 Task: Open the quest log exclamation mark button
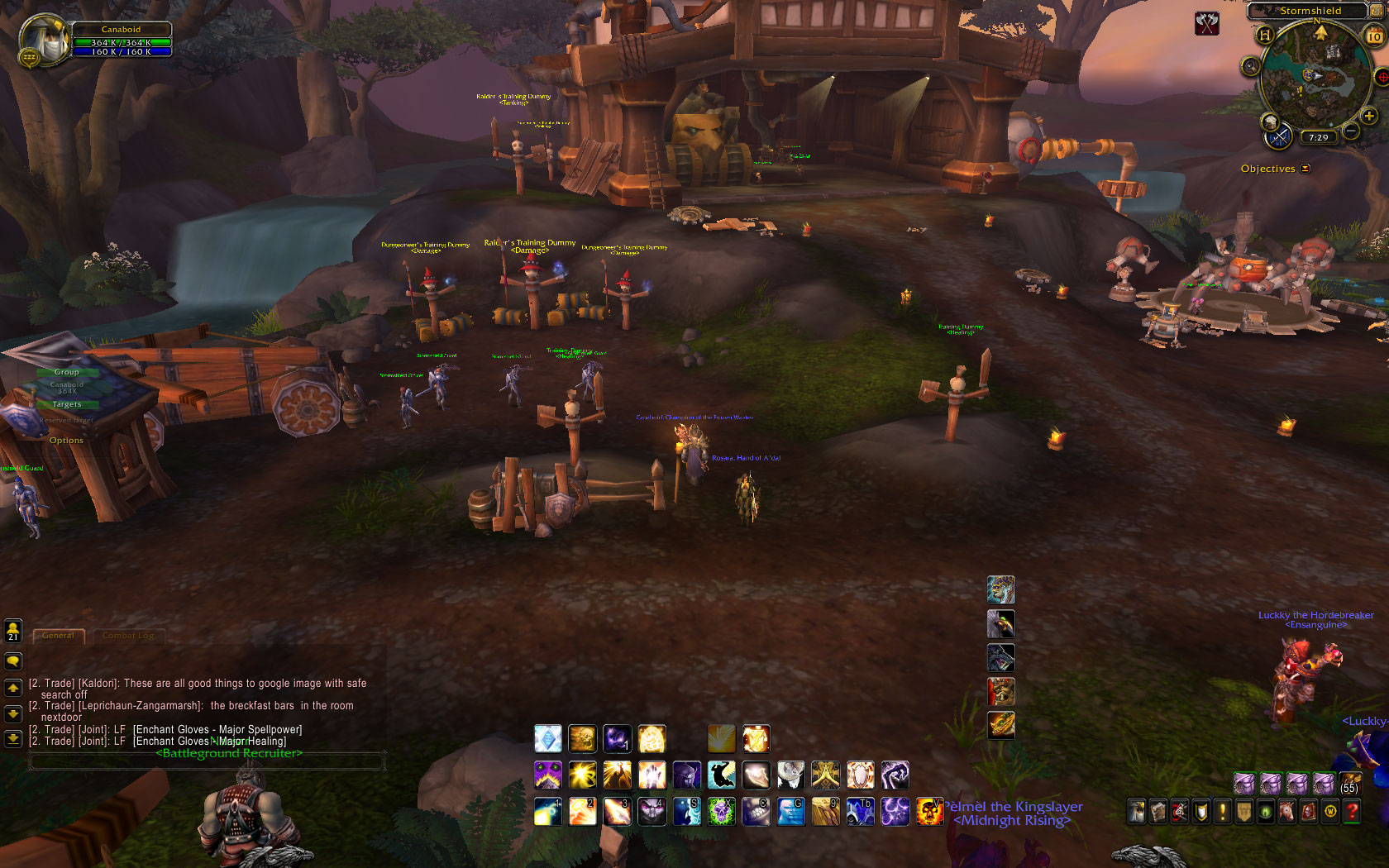point(1223,812)
